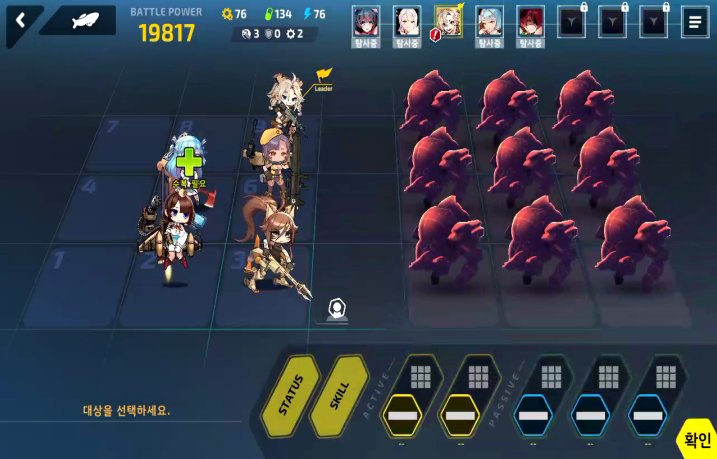The height and width of the screenshot is (459, 717).
Task: Click the whale icon button
Action: click(85, 20)
